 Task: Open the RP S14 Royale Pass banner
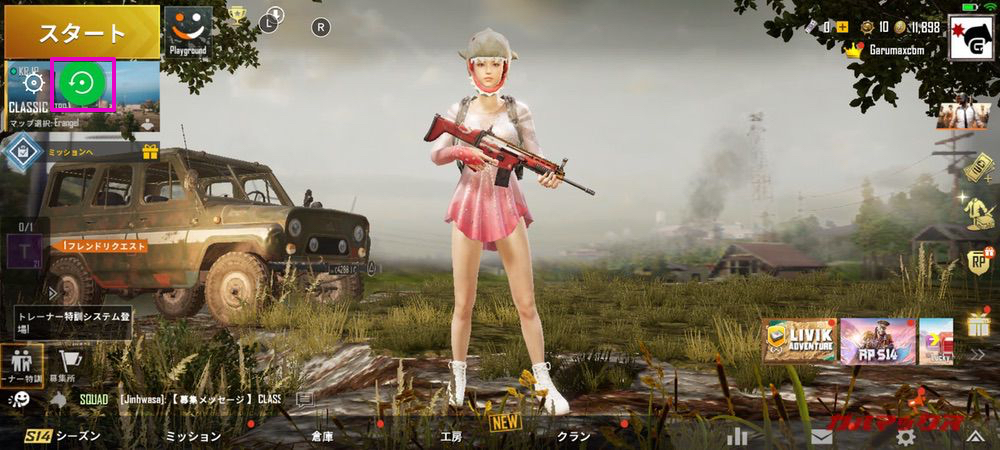pyautogui.click(x=877, y=341)
